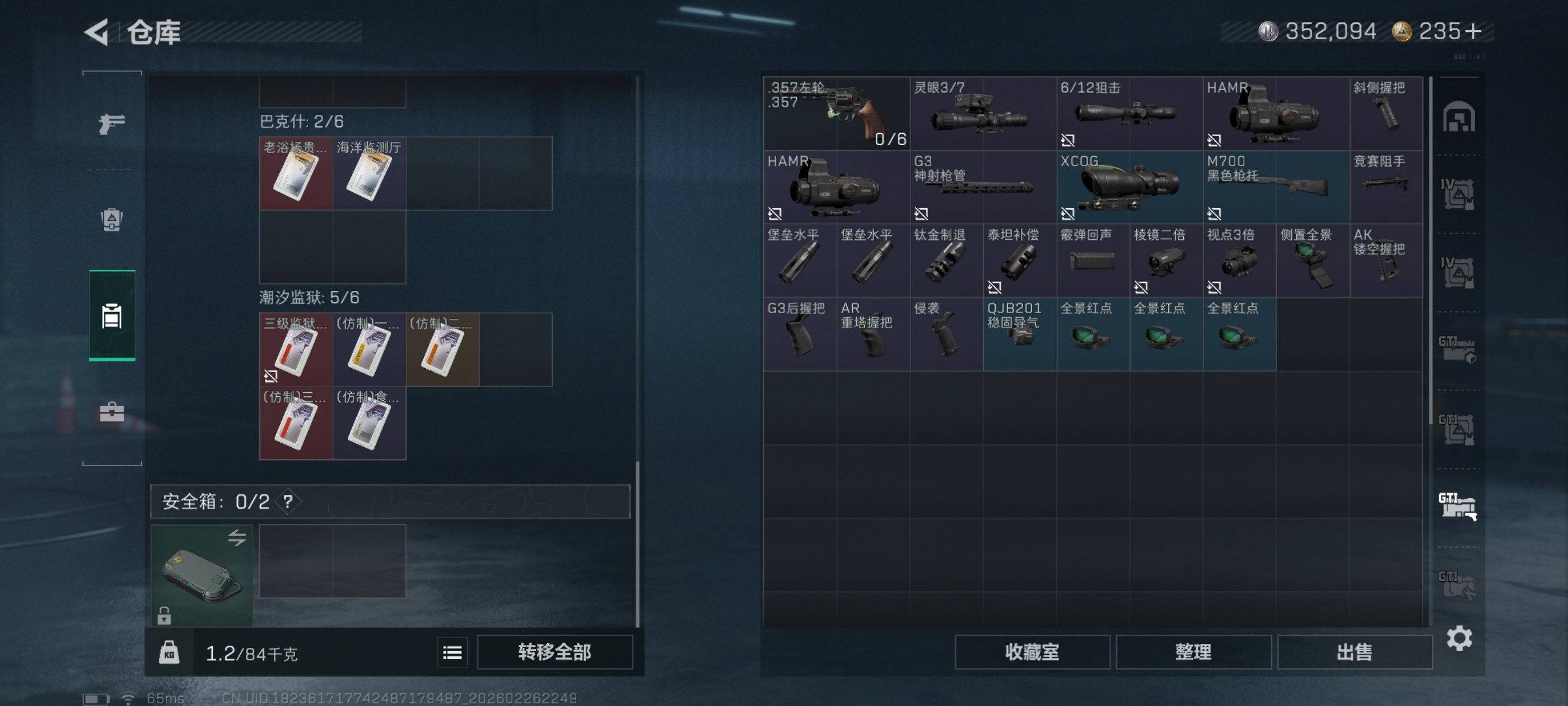Select the 6/12狙击 sniper scope
Screen dimensions: 1568x706
1129,113
